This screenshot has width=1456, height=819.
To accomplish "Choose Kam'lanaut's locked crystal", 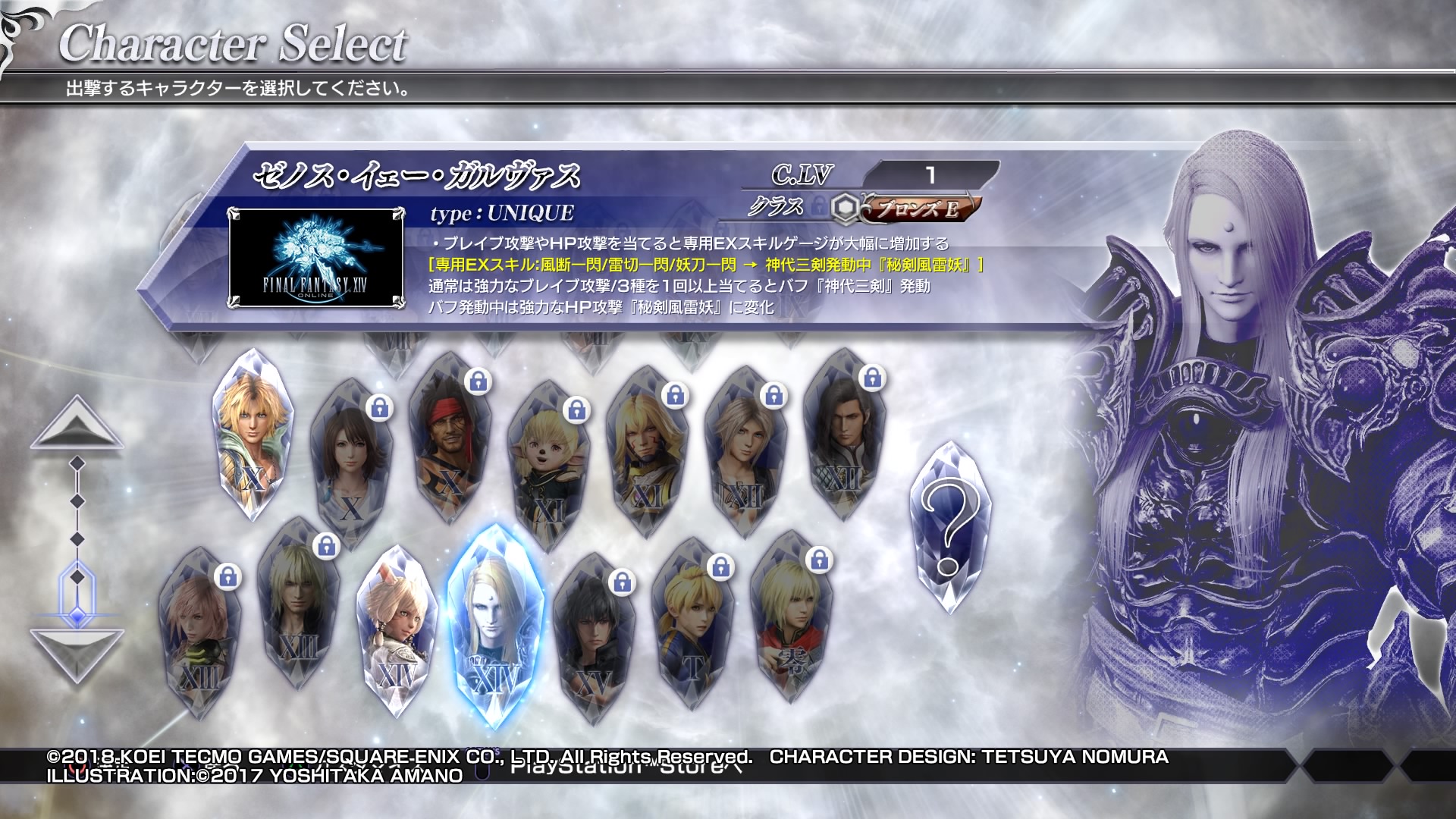I will click(646, 447).
